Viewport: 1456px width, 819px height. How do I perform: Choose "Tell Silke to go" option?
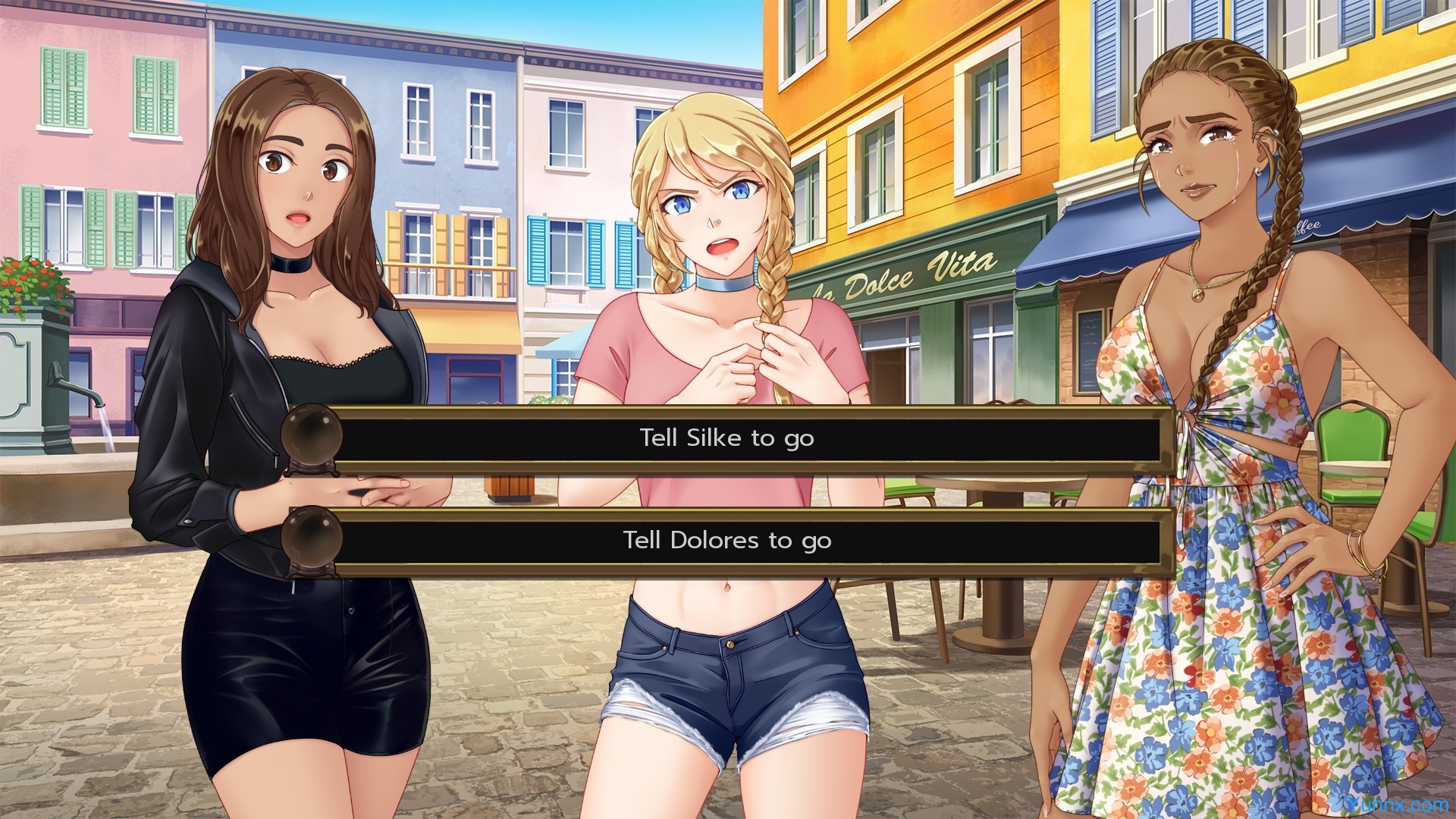[726, 438]
